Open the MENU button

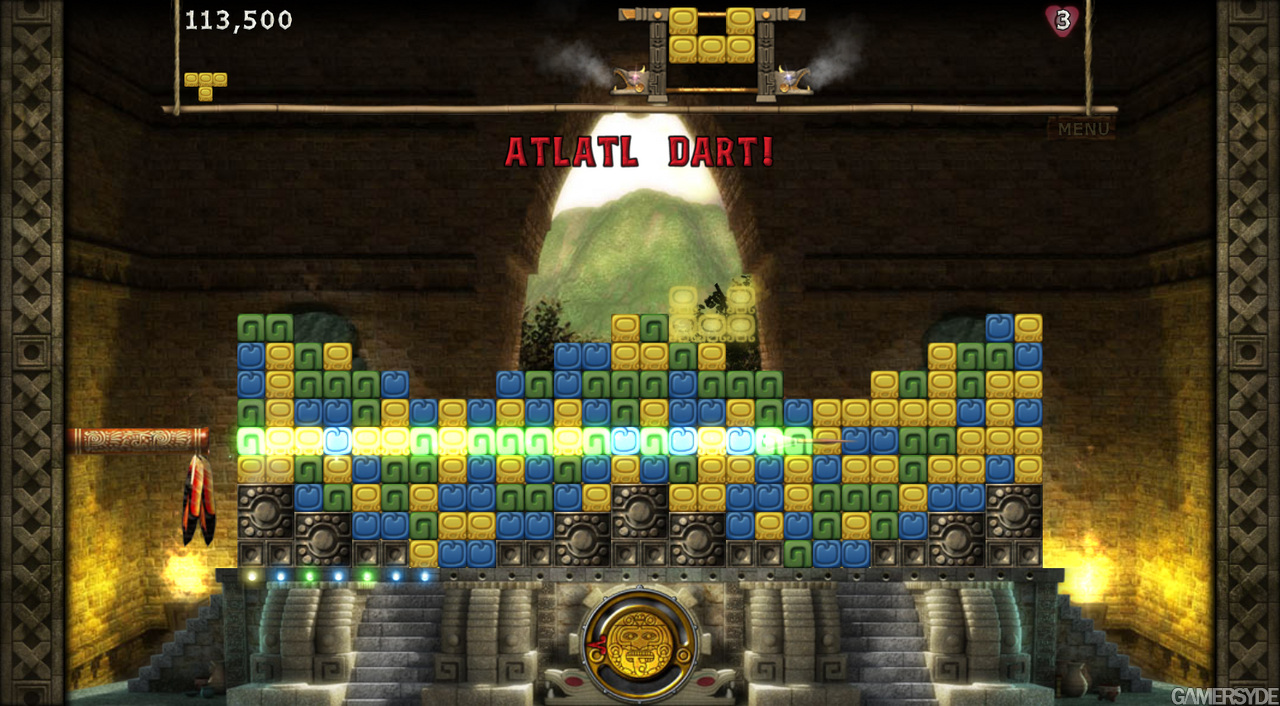click(x=1083, y=128)
